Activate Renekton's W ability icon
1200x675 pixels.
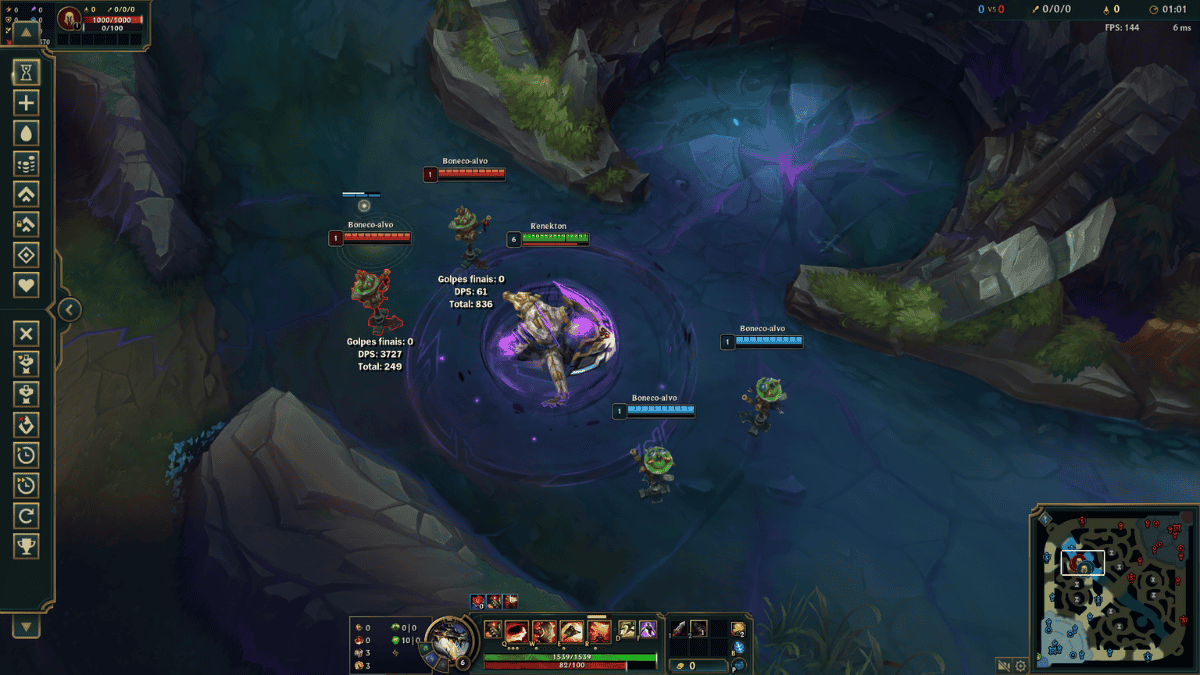(x=545, y=631)
